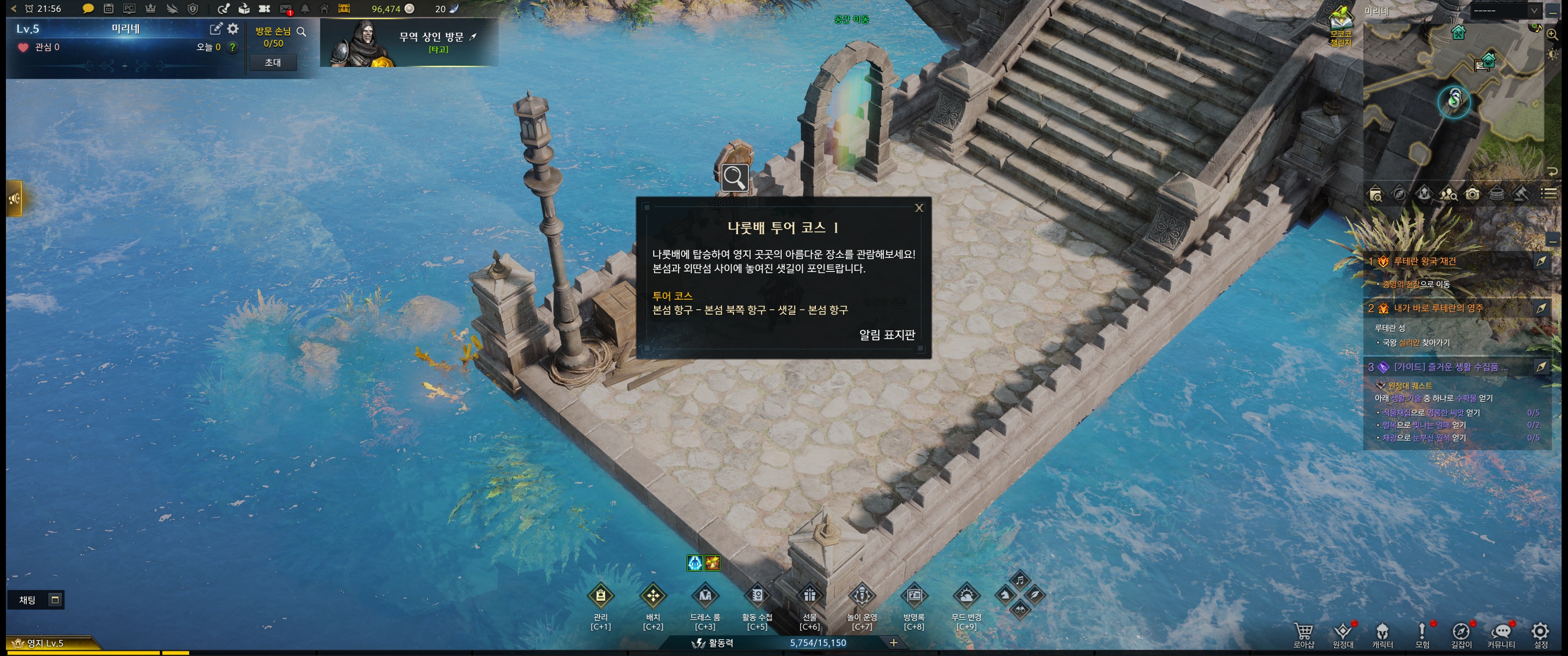Open the 배치 placement mode
This screenshot has width=1568, height=656.
(653, 596)
